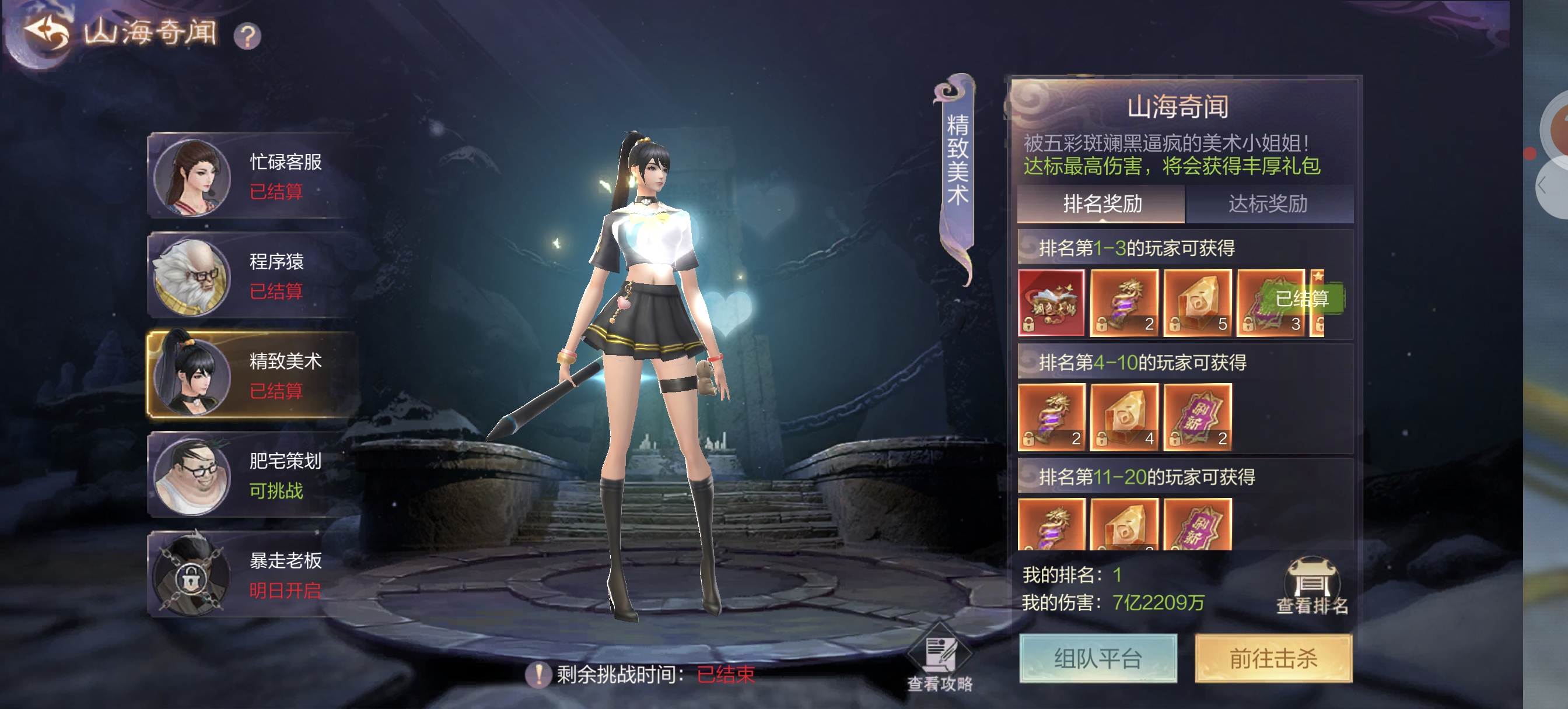
Task: View the red title reward for rank 1-3
Action: click(1051, 303)
